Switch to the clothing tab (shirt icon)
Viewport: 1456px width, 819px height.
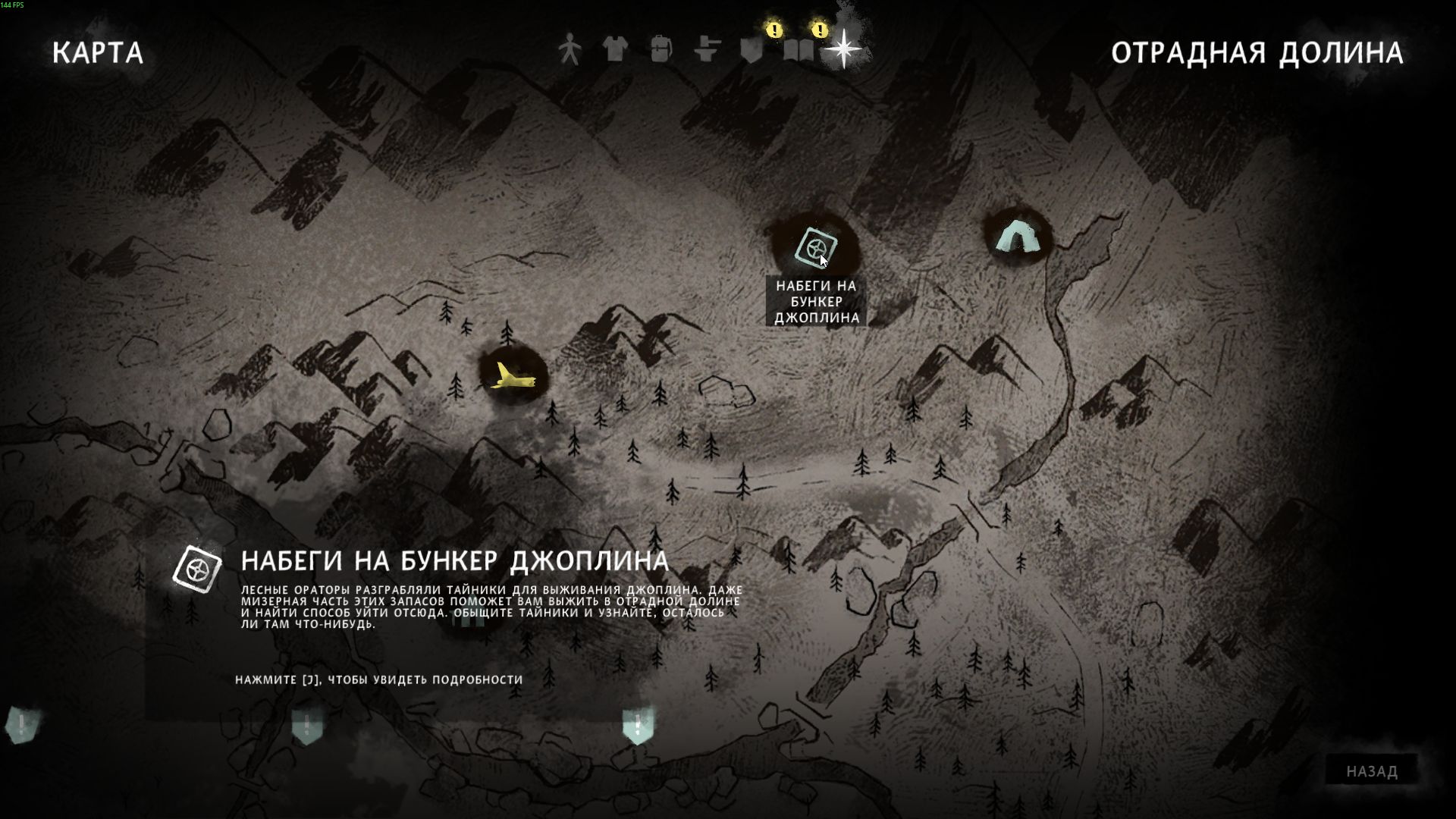pyautogui.click(x=614, y=50)
